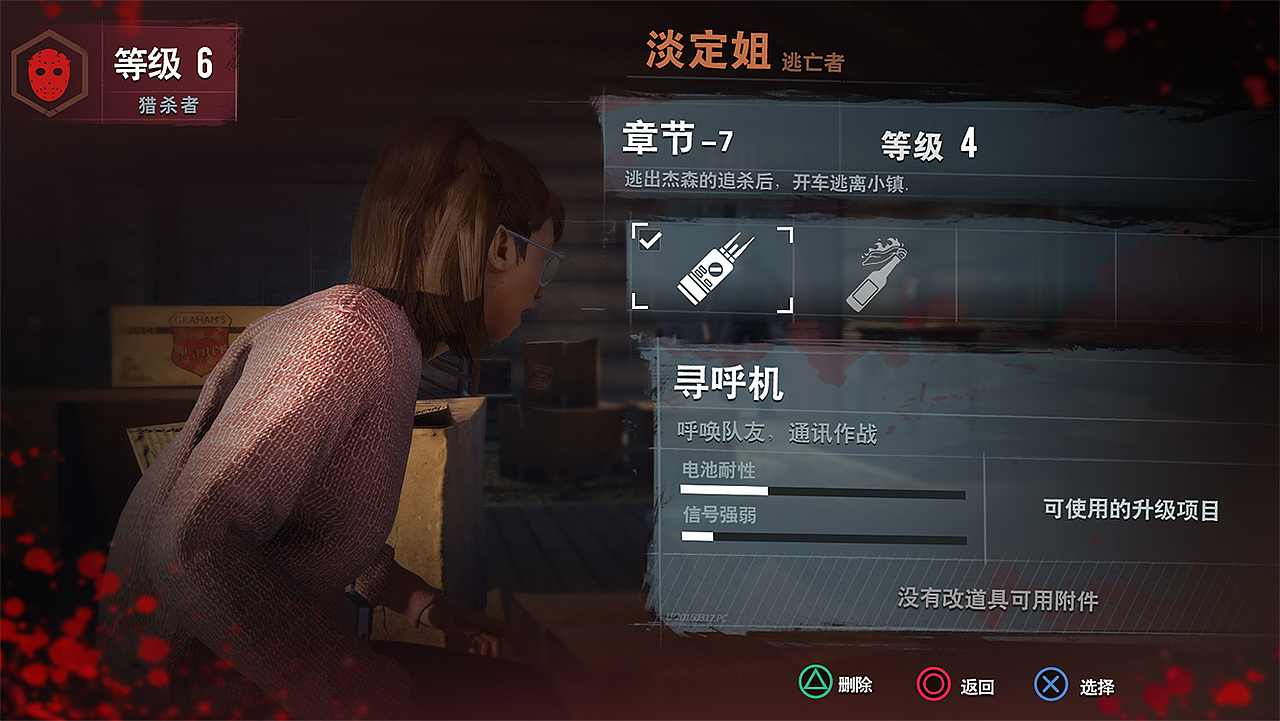Click the 返回 red circle button icon

click(932, 686)
